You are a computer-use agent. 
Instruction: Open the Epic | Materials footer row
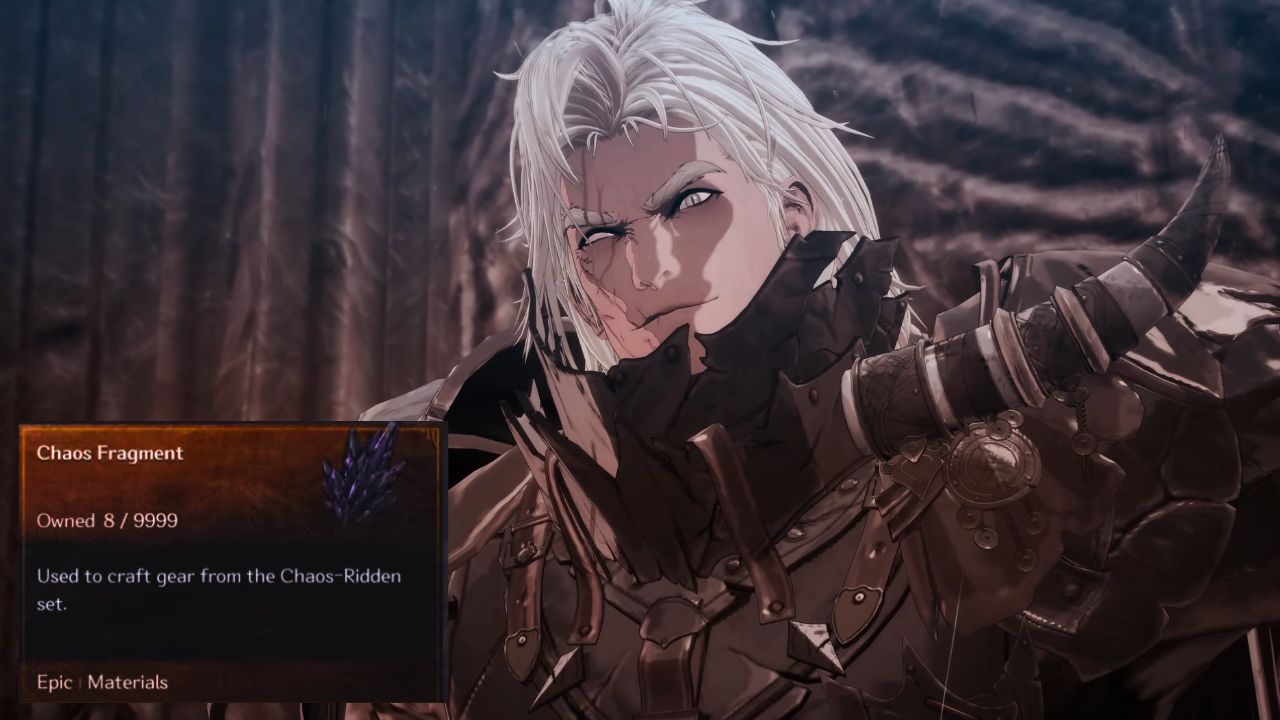tap(95, 683)
